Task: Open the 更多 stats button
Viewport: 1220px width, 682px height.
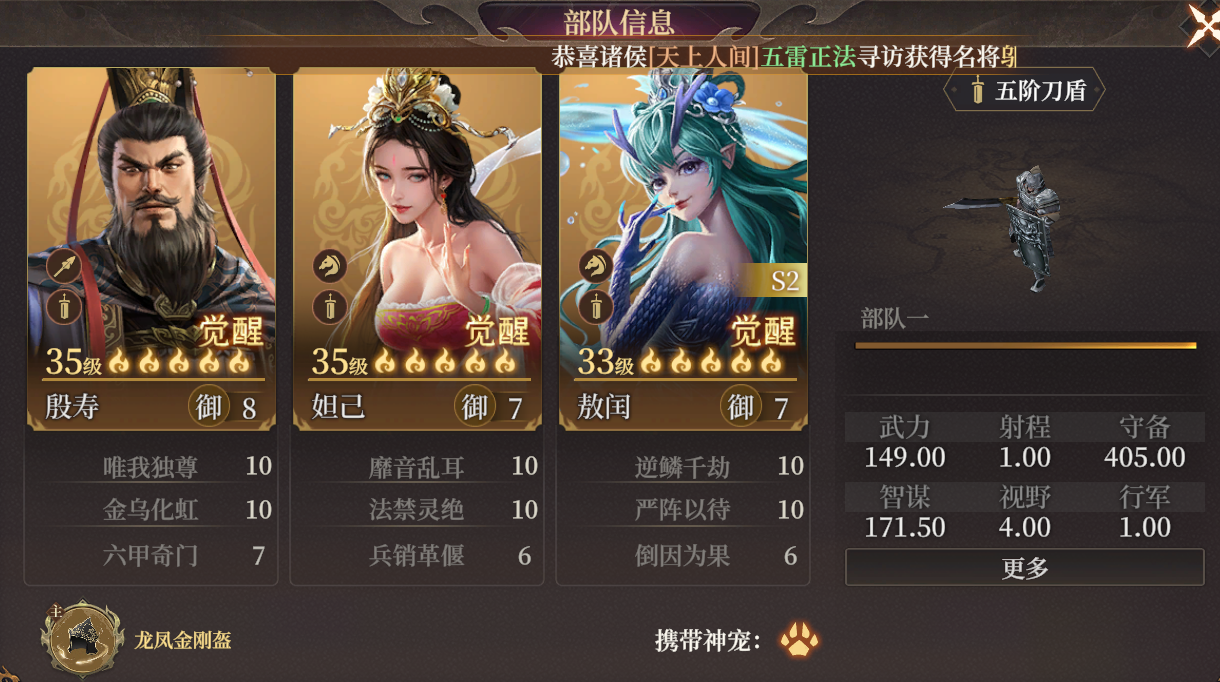Action: click(1024, 568)
